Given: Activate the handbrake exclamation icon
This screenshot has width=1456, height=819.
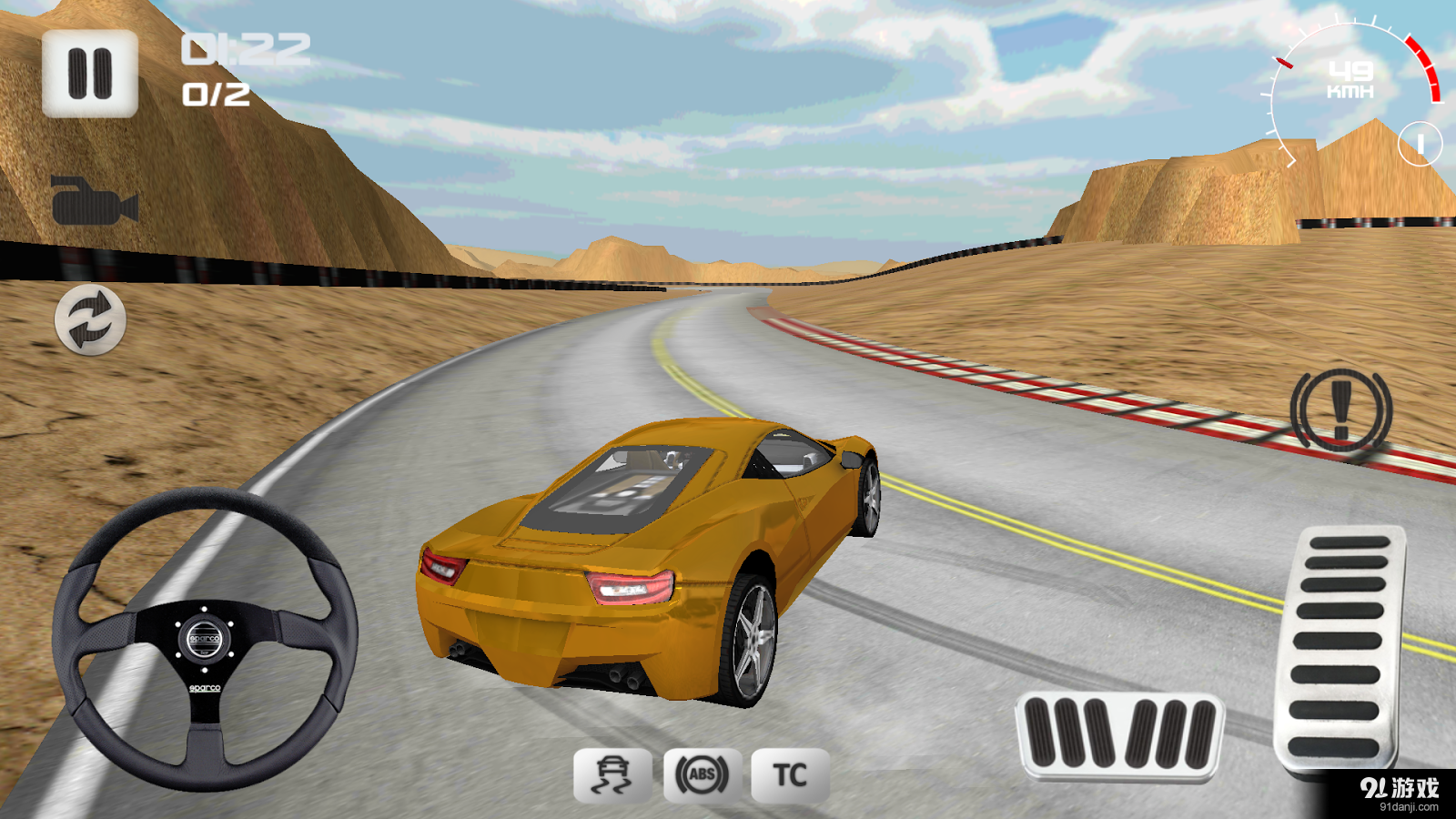Looking at the screenshot, I should click(x=1340, y=410).
